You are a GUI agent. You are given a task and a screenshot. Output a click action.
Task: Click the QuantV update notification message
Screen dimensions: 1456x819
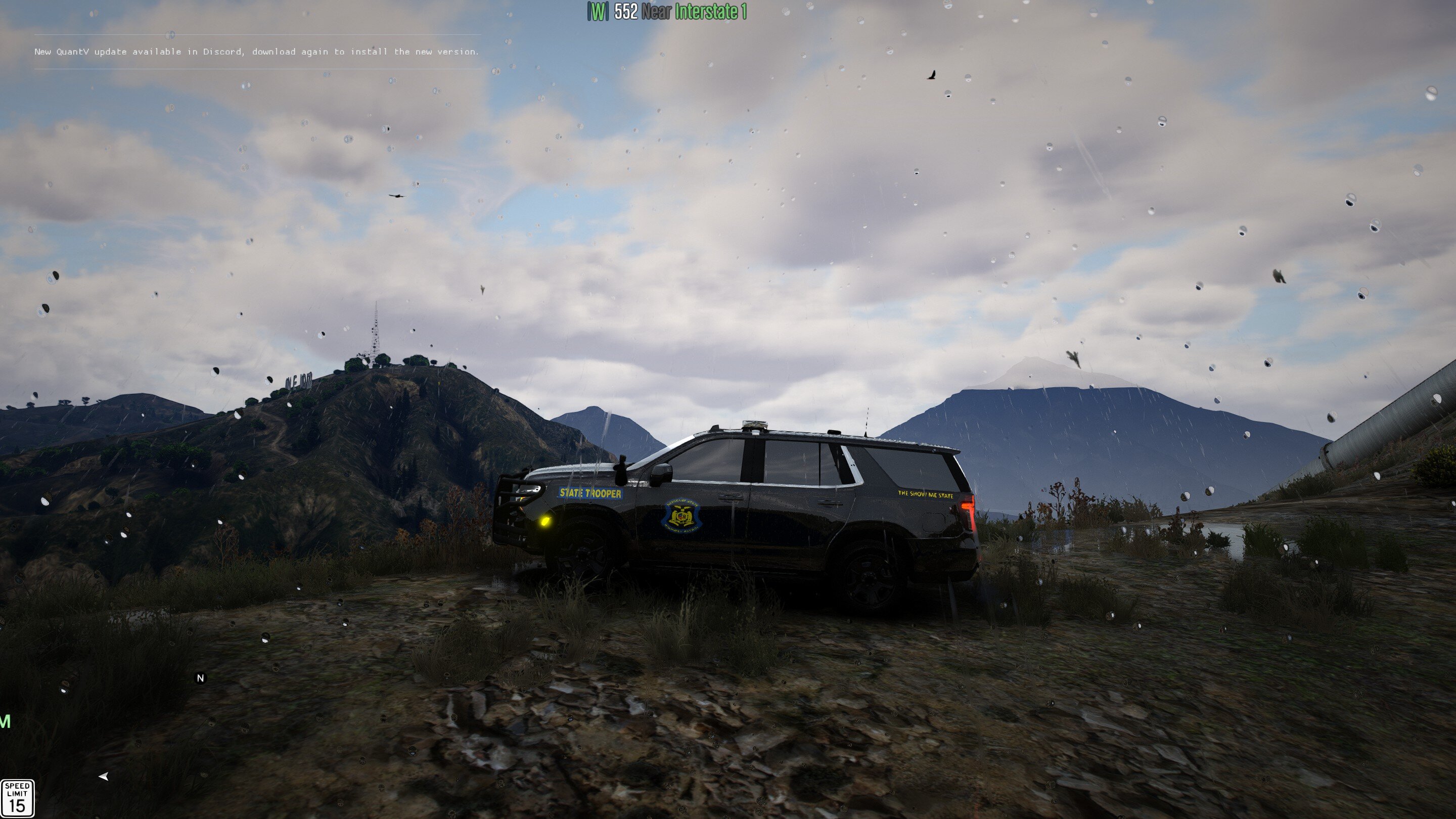(257, 52)
